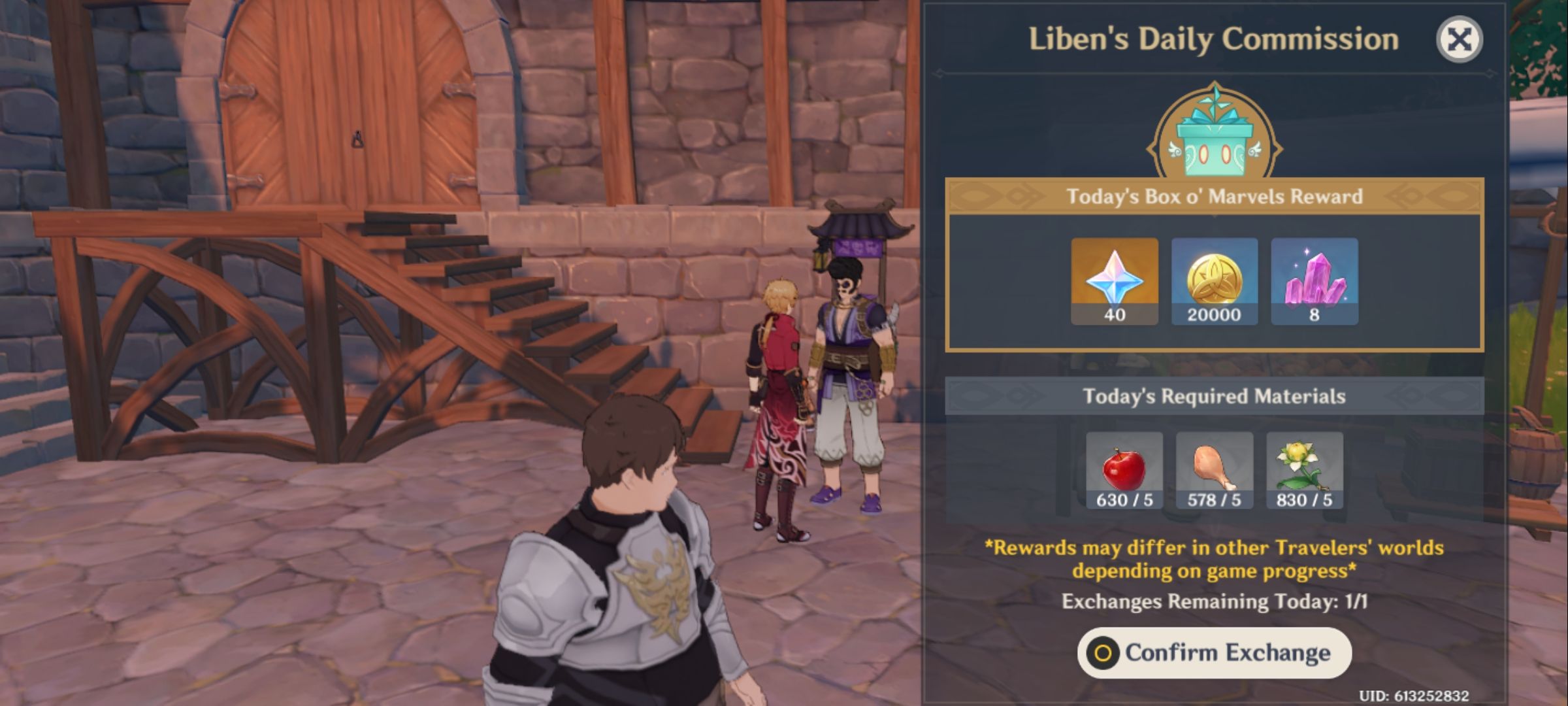Image resolution: width=1568 pixels, height=706 pixels.
Task: View the purple crystal ore reward
Action: (x=1314, y=281)
